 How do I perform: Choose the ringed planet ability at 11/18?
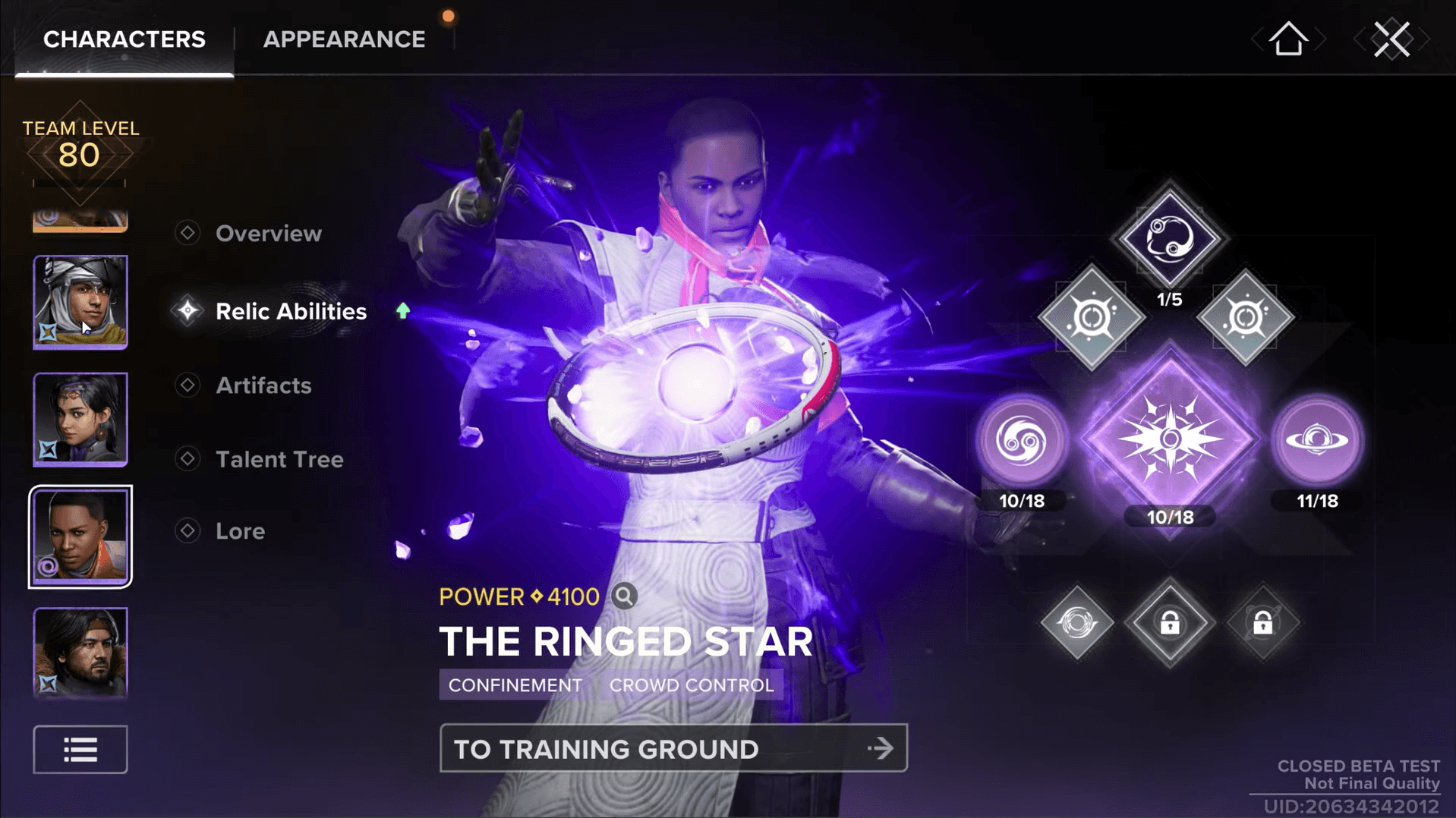click(1317, 440)
